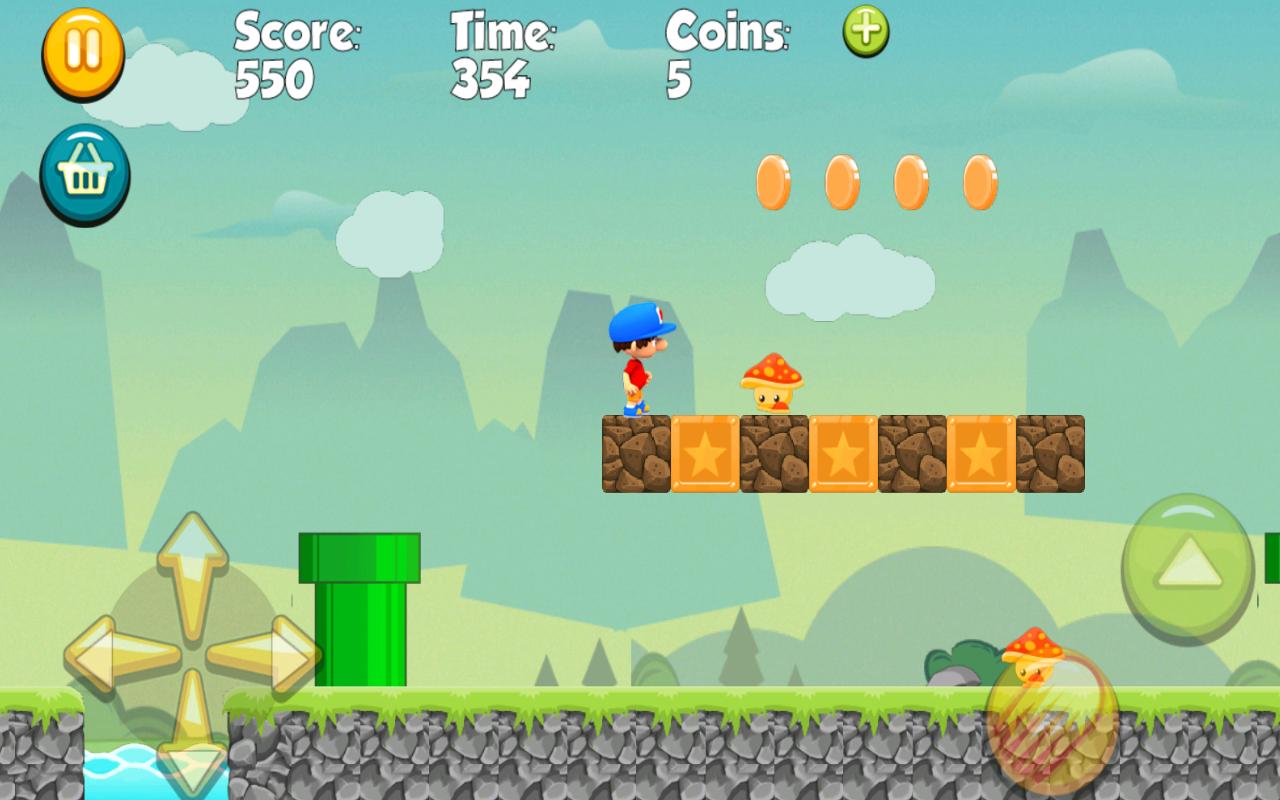Image resolution: width=1280 pixels, height=800 pixels.
Task: Open the shop via the basket icon
Action: 84,172
